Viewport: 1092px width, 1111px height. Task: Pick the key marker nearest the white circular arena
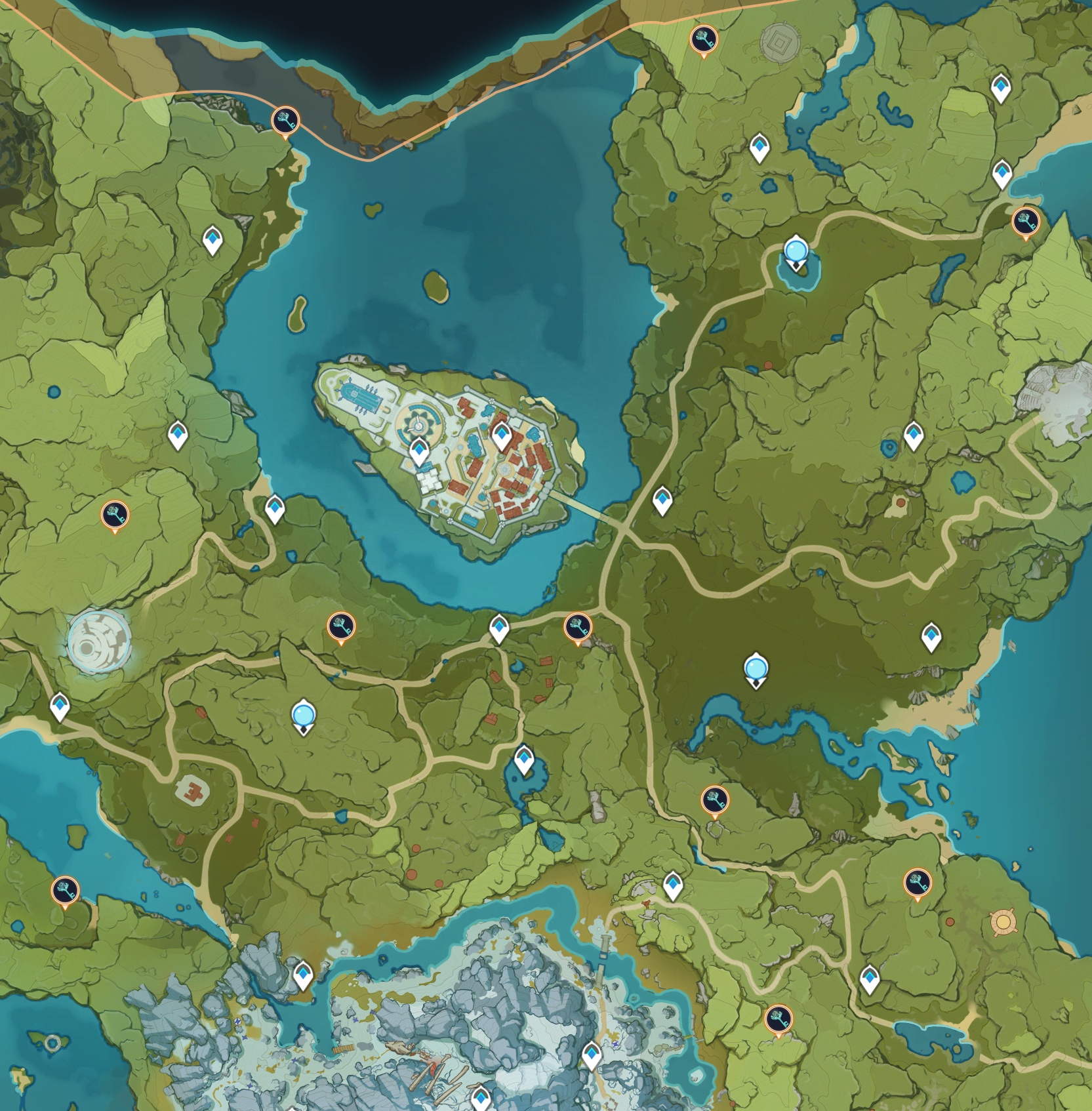[x=115, y=515]
